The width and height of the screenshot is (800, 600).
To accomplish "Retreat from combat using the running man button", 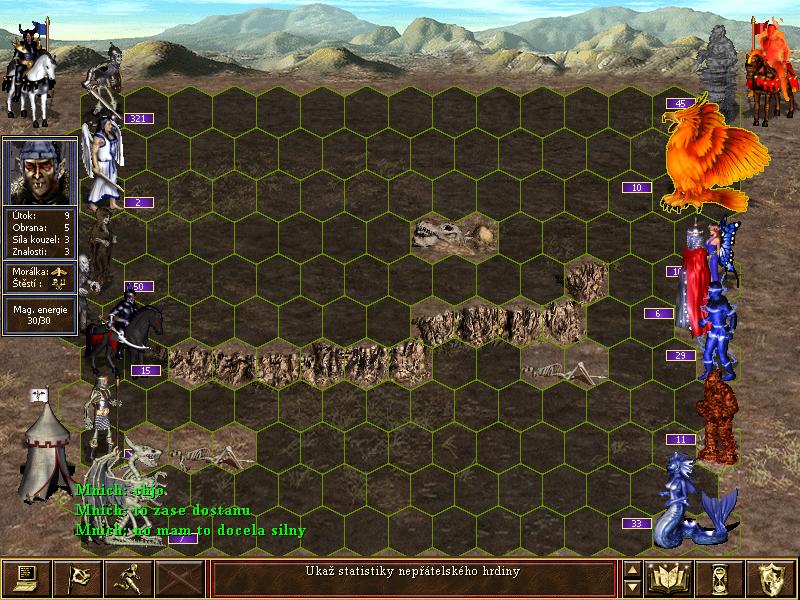I will click(x=129, y=579).
